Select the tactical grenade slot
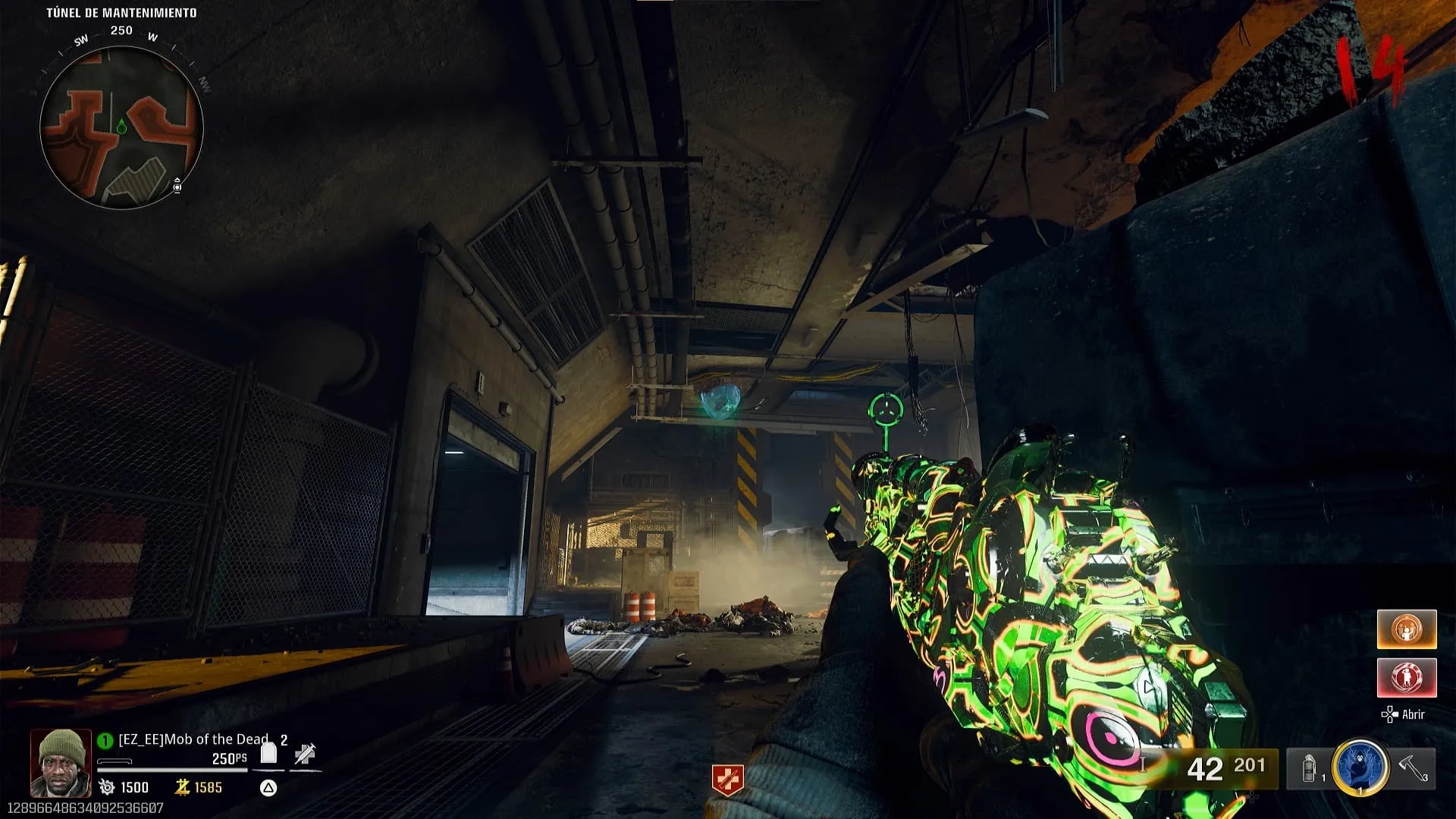The image size is (1456, 819). tap(1310, 769)
